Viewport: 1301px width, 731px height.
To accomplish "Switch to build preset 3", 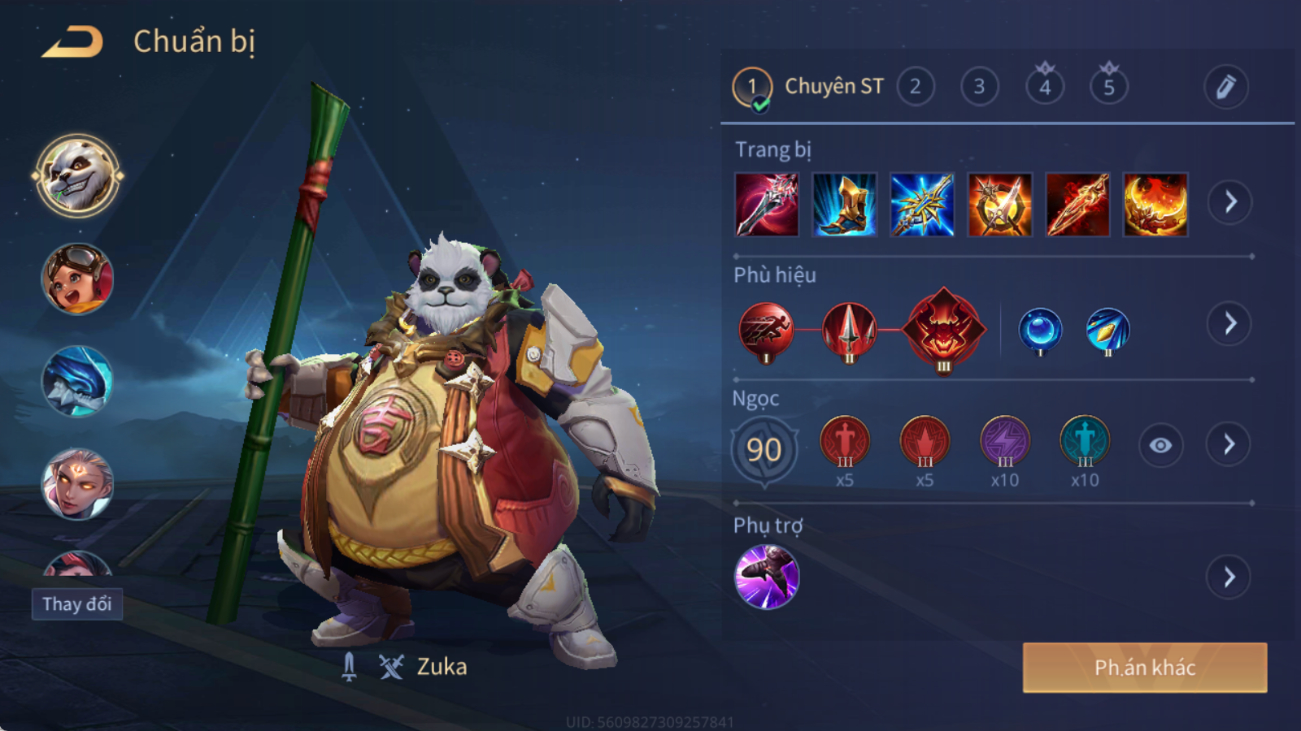I will (x=979, y=87).
